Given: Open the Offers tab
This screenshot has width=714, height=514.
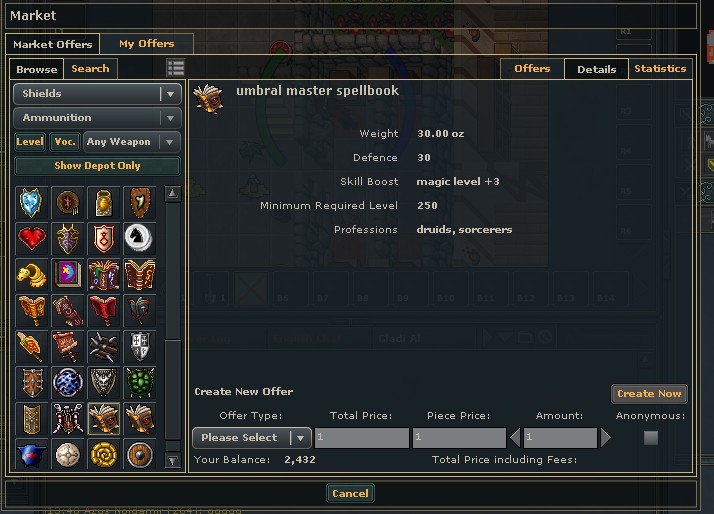Looking at the screenshot, I should 532,69.
